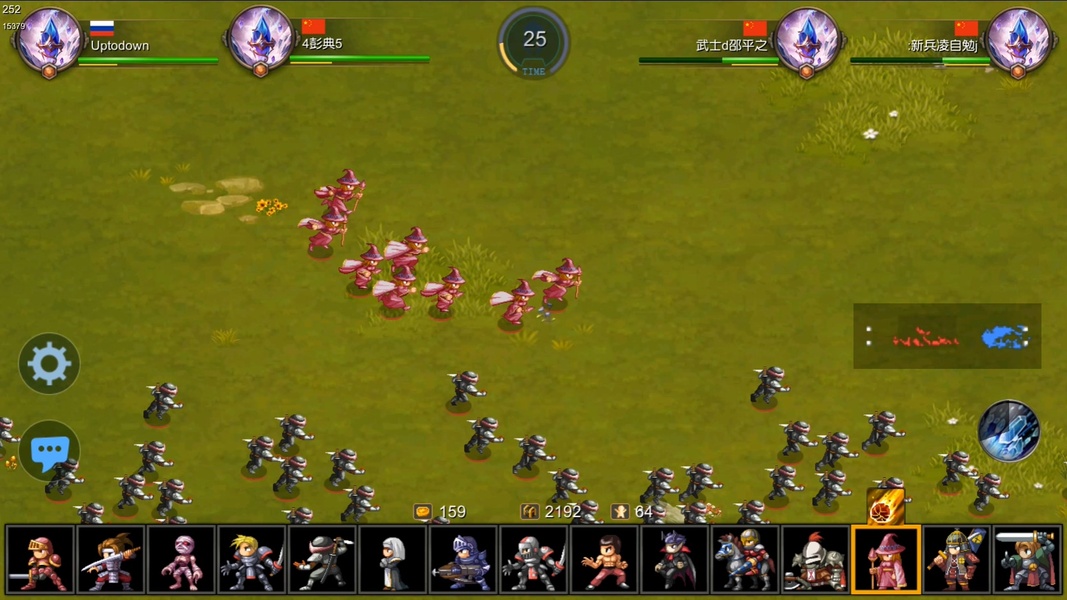Choose the gray ninja with katana

click(x=322, y=560)
